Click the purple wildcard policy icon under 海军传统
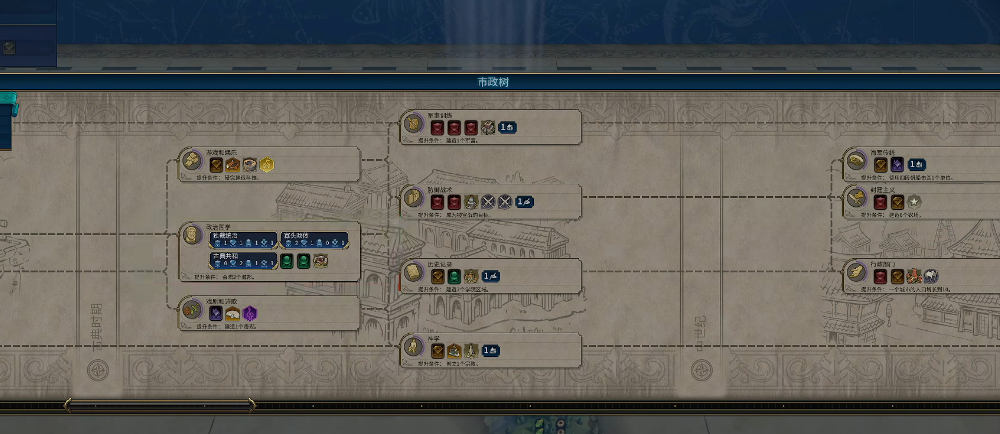This screenshot has width=1000, height=434. 898,164
